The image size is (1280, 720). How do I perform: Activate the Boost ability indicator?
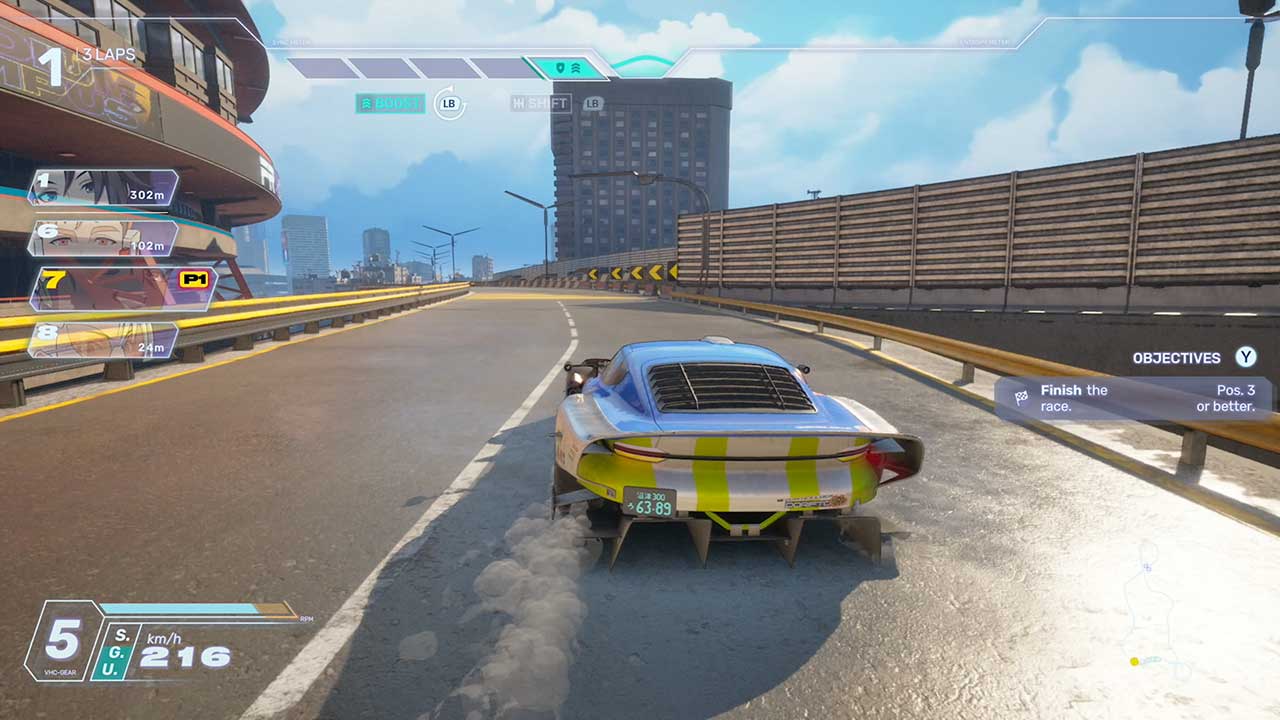[390, 103]
